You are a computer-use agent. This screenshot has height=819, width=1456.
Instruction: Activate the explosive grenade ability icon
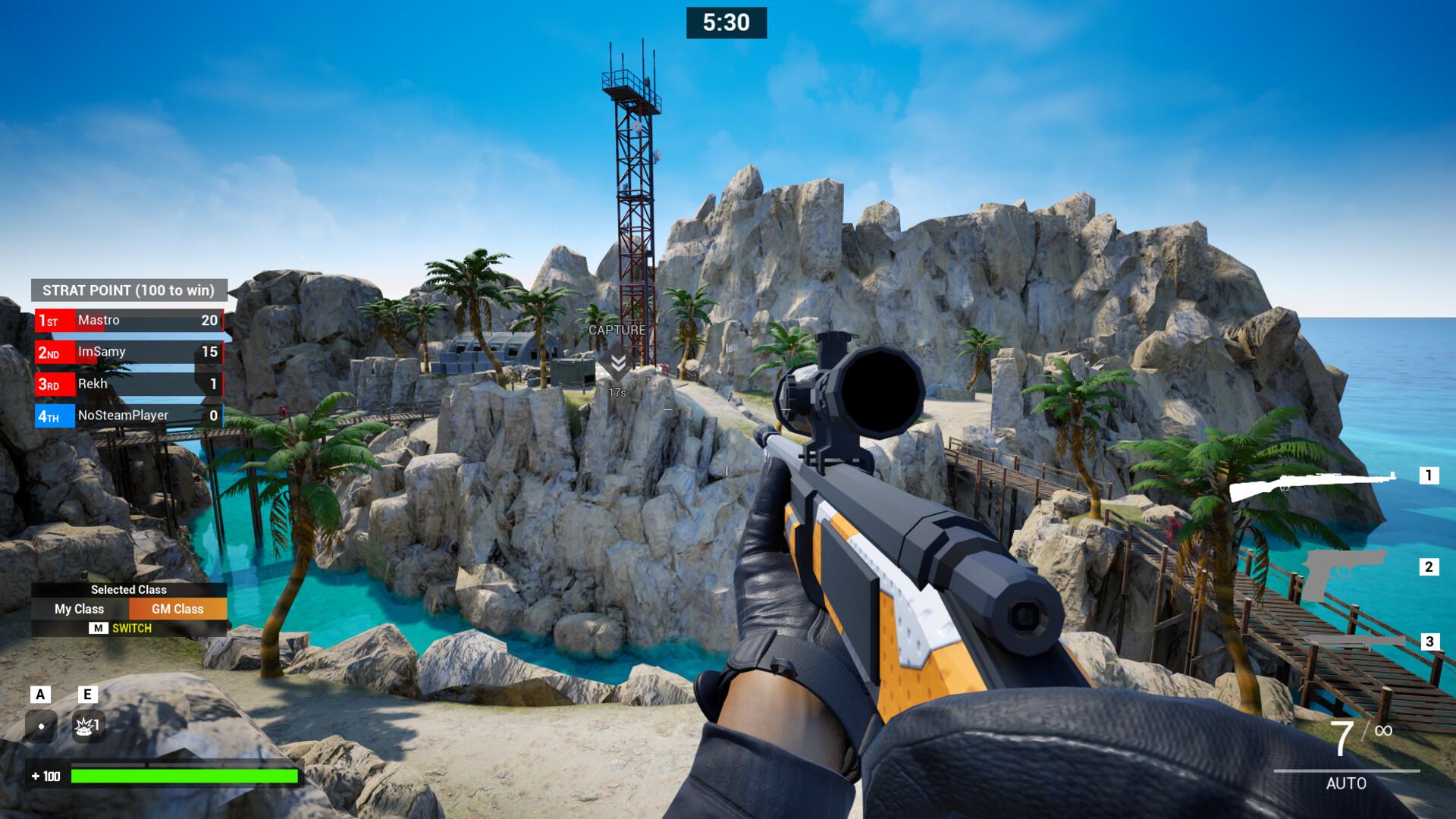pyautogui.click(x=88, y=726)
